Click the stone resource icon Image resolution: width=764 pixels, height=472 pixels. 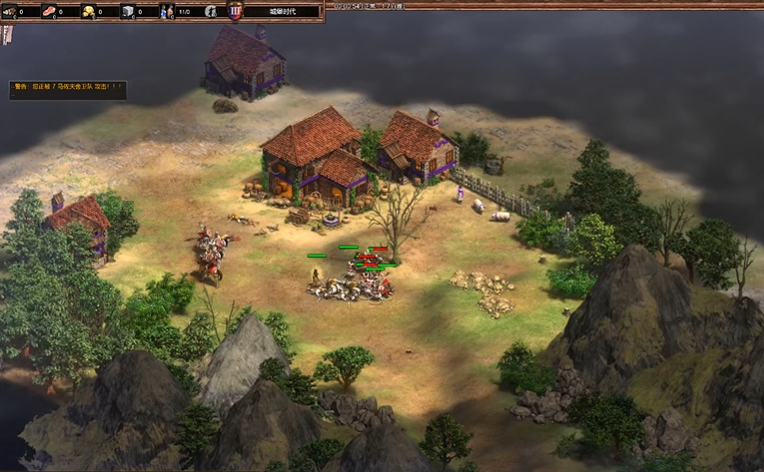128,12
